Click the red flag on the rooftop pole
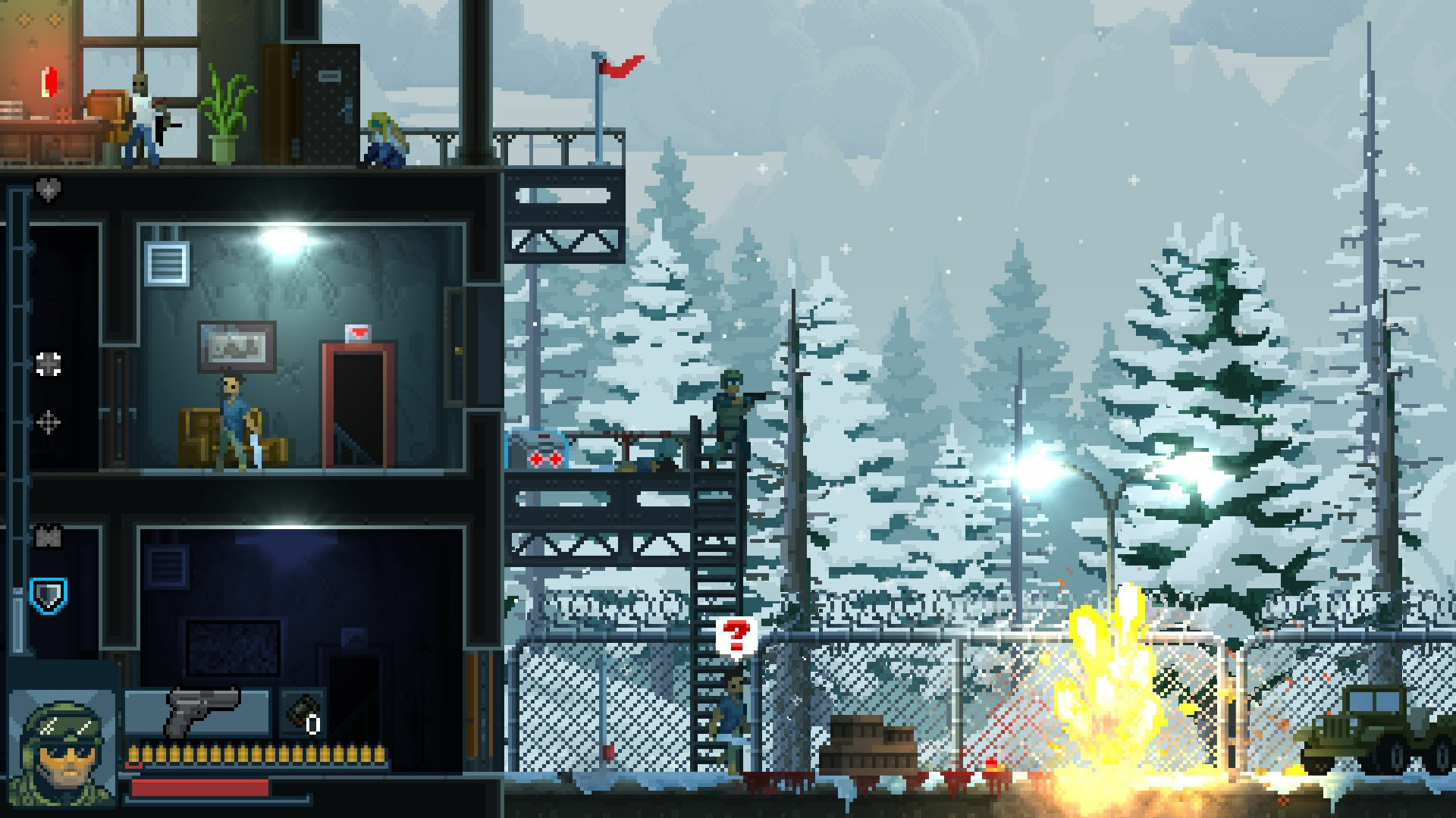 click(616, 67)
